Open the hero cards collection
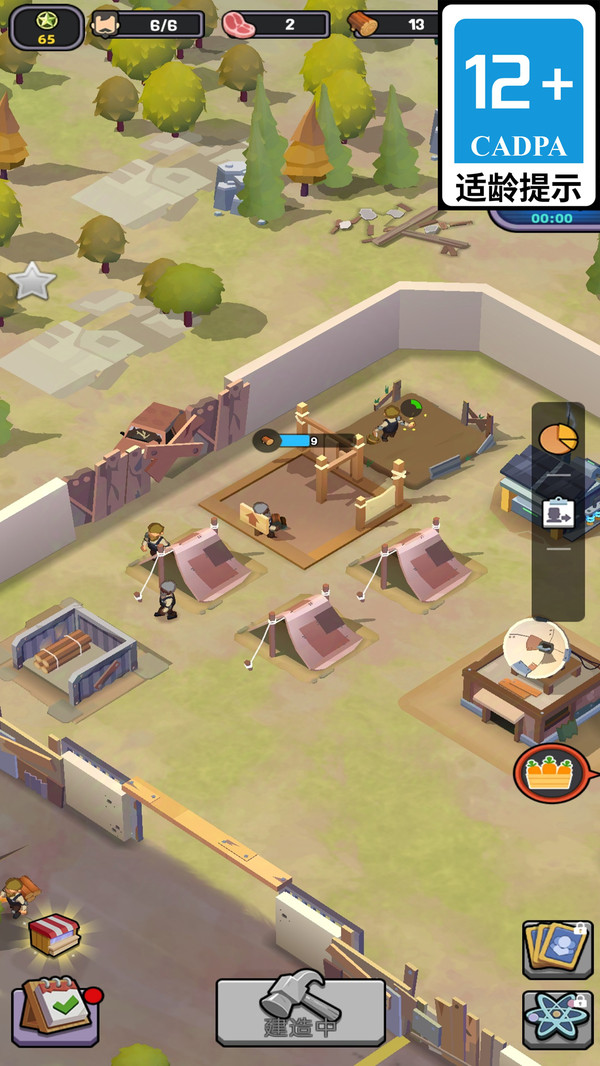 point(557,948)
